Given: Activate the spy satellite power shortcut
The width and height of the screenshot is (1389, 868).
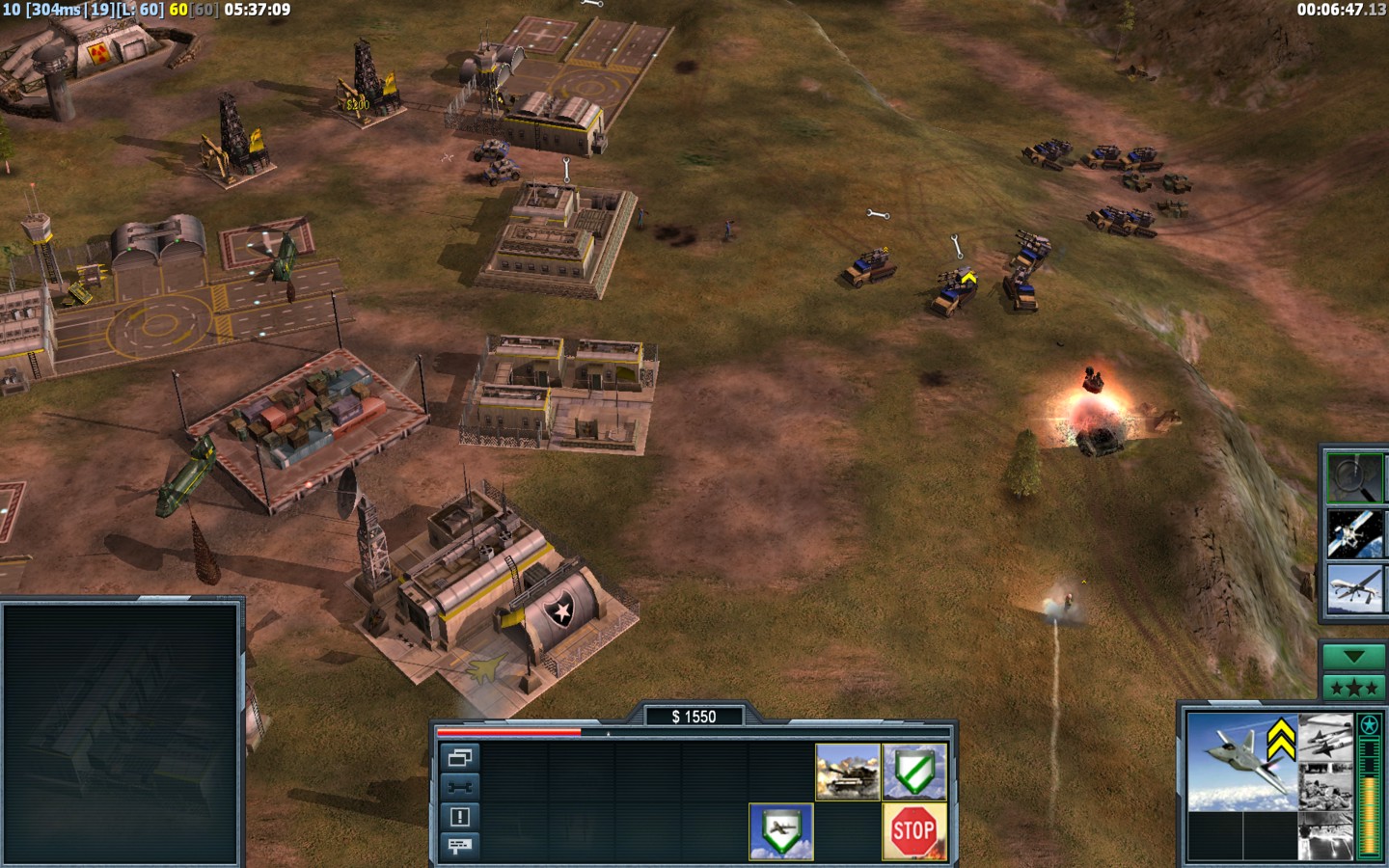Looking at the screenshot, I should [1354, 533].
